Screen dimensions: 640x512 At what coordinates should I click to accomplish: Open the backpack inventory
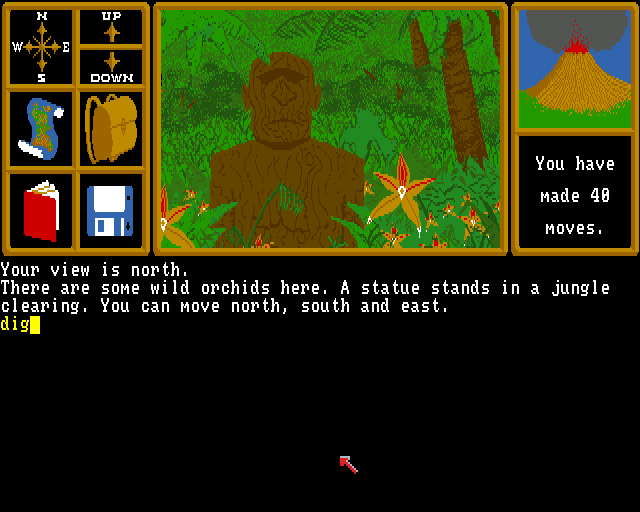click(111, 129)
